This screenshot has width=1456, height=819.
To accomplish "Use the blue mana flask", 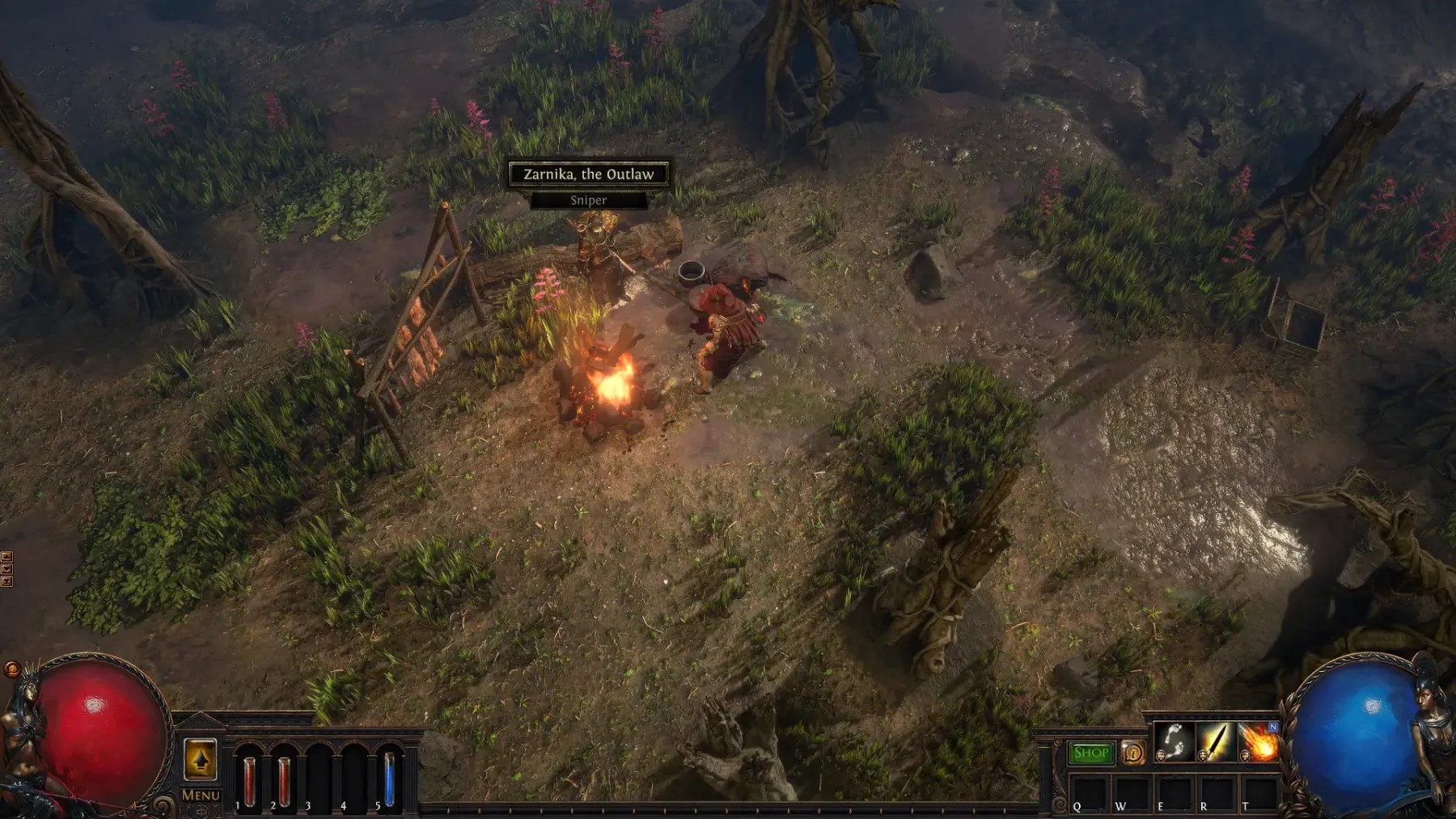I will tap(389, 780).
